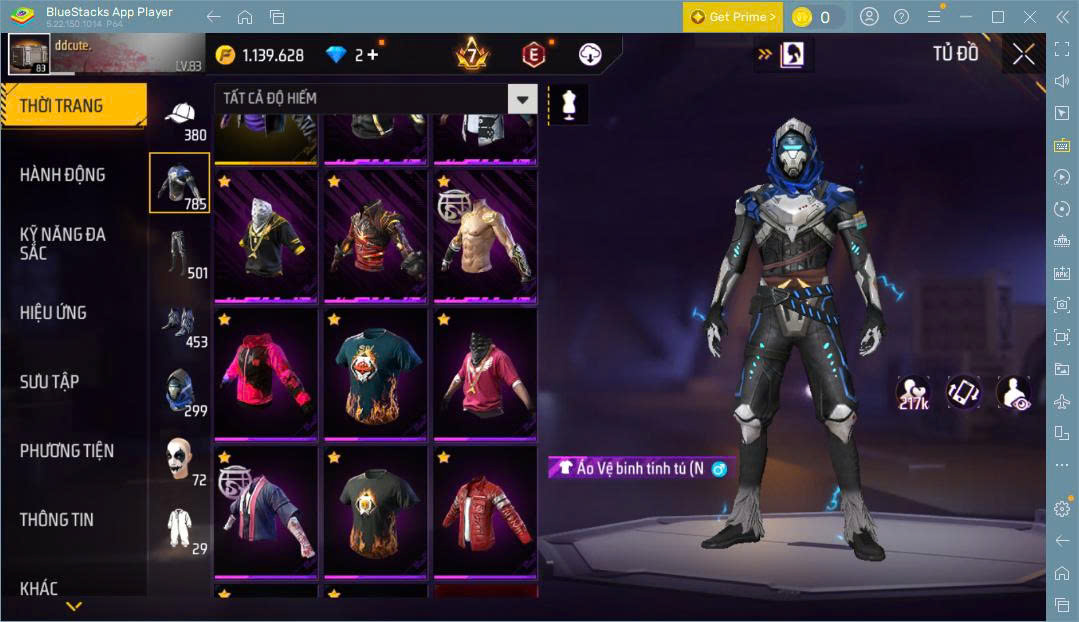
Task: Select the shirtless tattooed torso outfit
Action: [x=484, y=237]
